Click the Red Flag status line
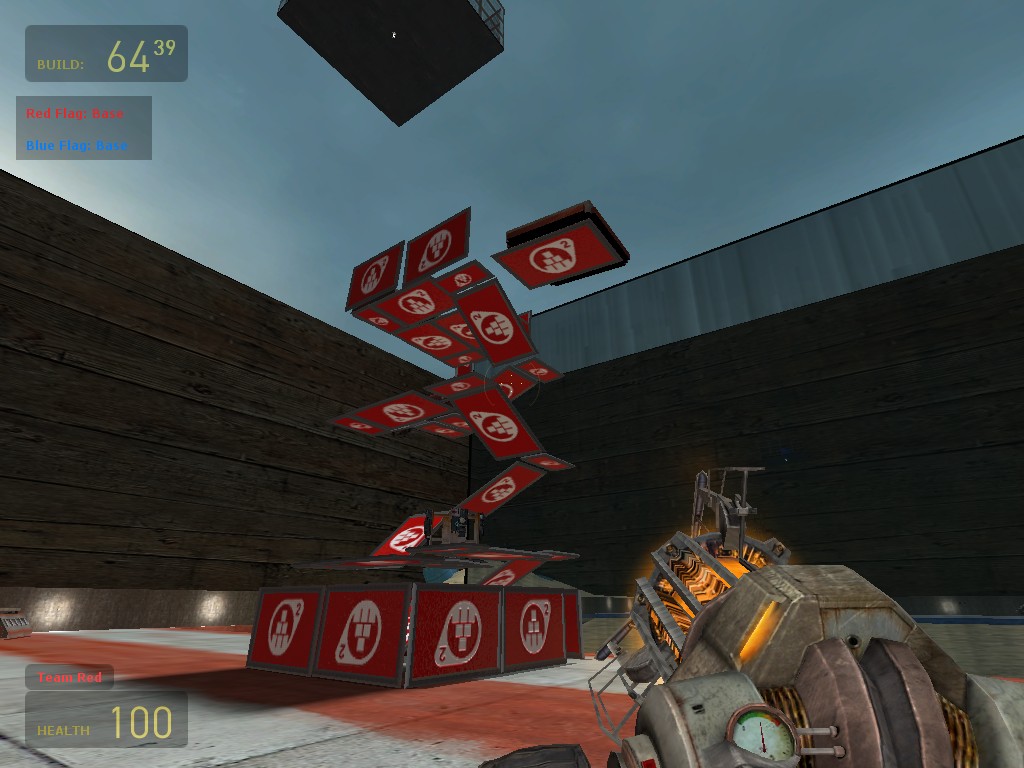Image resolution: width=1024 pixels, height=768 pixels. tap(75, 114)
